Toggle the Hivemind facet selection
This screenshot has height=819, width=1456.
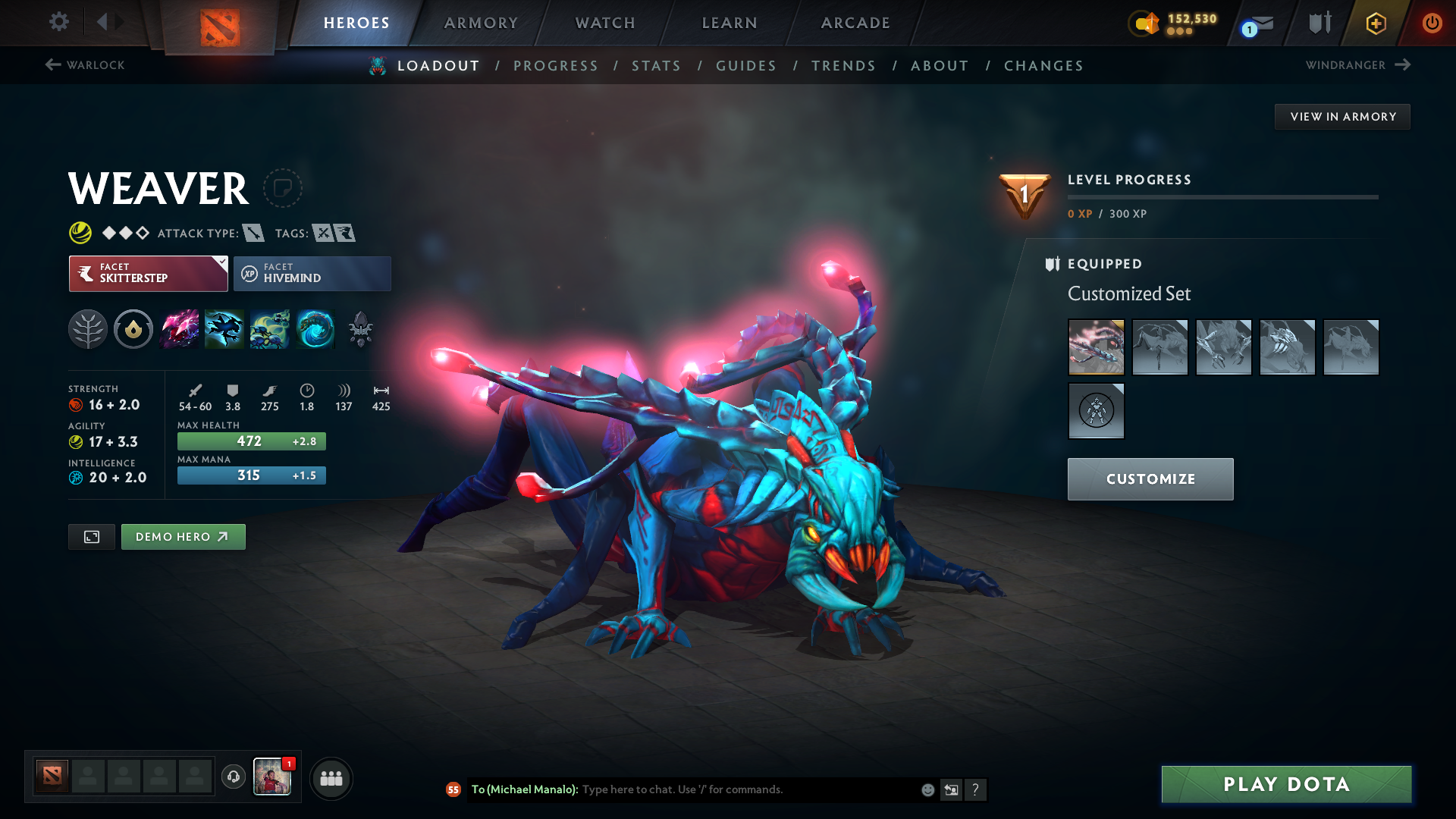pyautogui.click(x=312, y=273)
